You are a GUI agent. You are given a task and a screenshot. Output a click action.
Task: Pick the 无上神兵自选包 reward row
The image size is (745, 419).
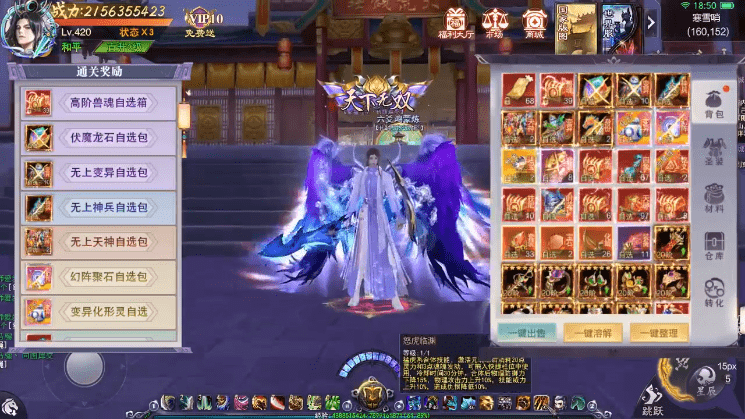tap(100, 207)
